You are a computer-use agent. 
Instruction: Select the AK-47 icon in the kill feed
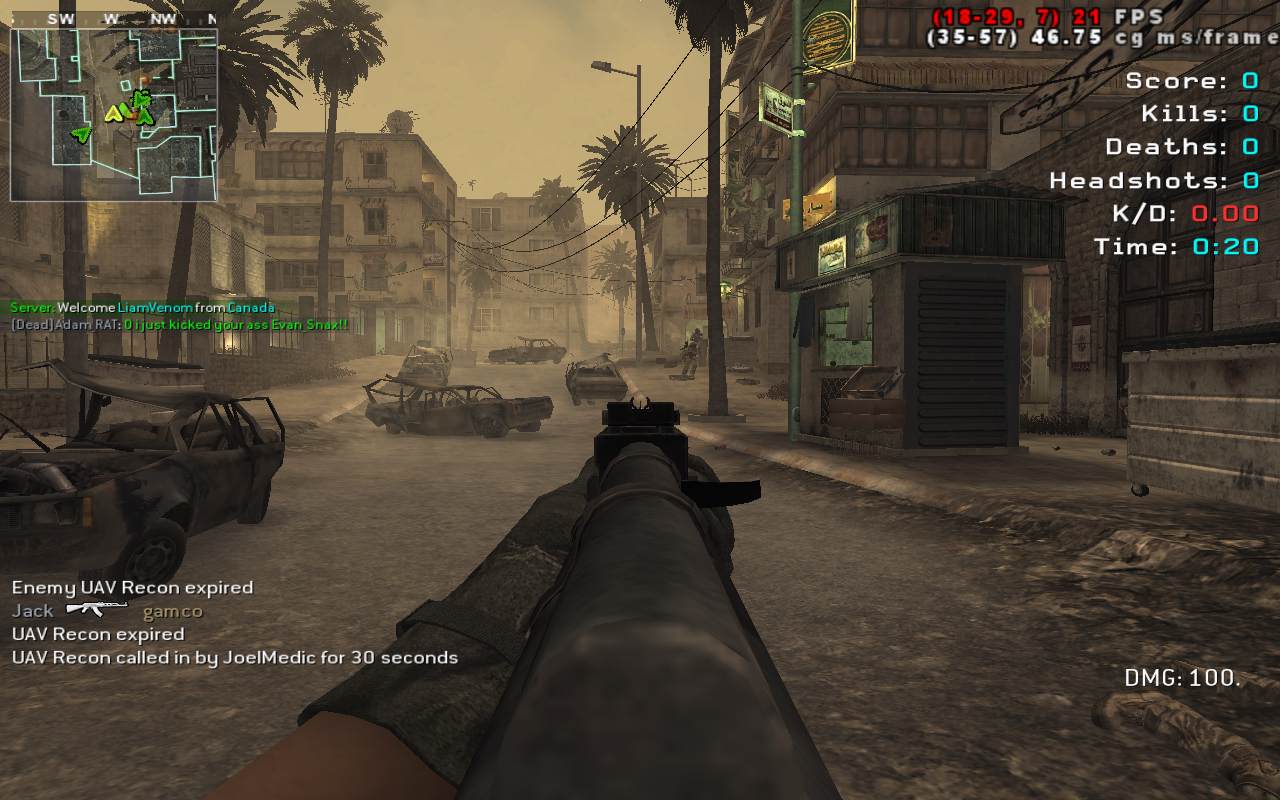[97, 609]
